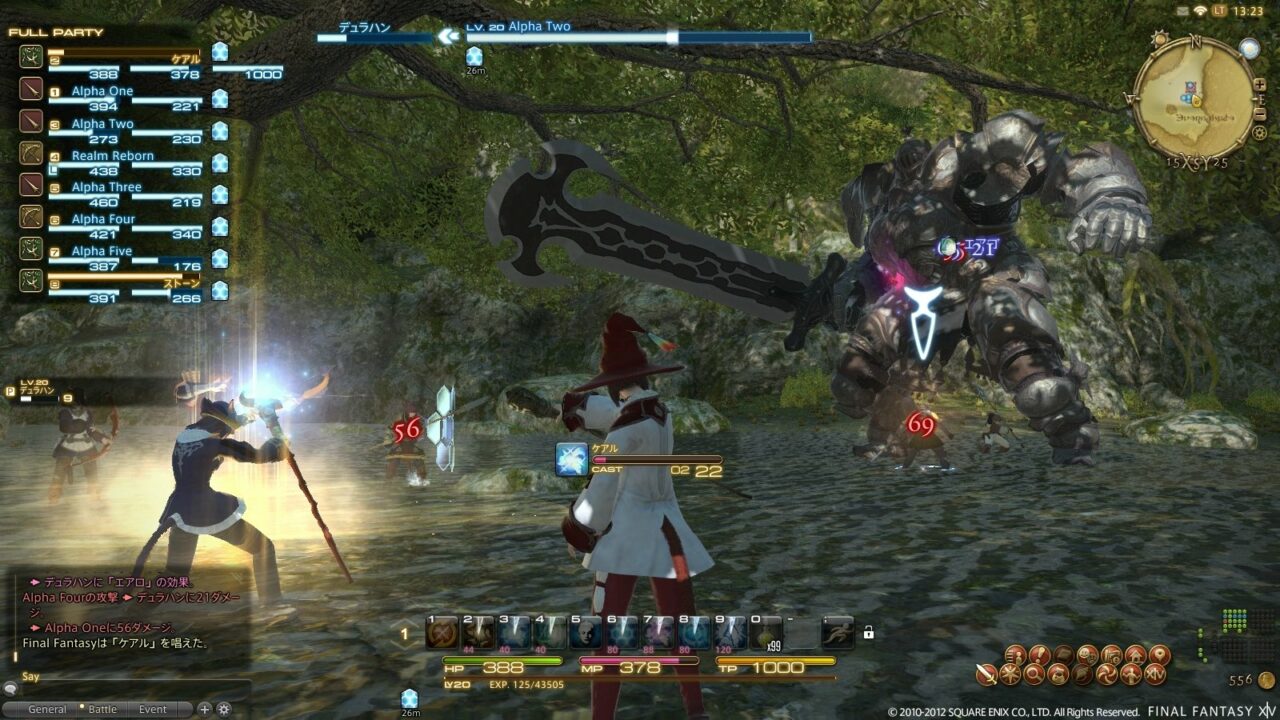This screenshot has width=1280, height=720.
Task: Select the General chat tab
Action: pos(49,708)
